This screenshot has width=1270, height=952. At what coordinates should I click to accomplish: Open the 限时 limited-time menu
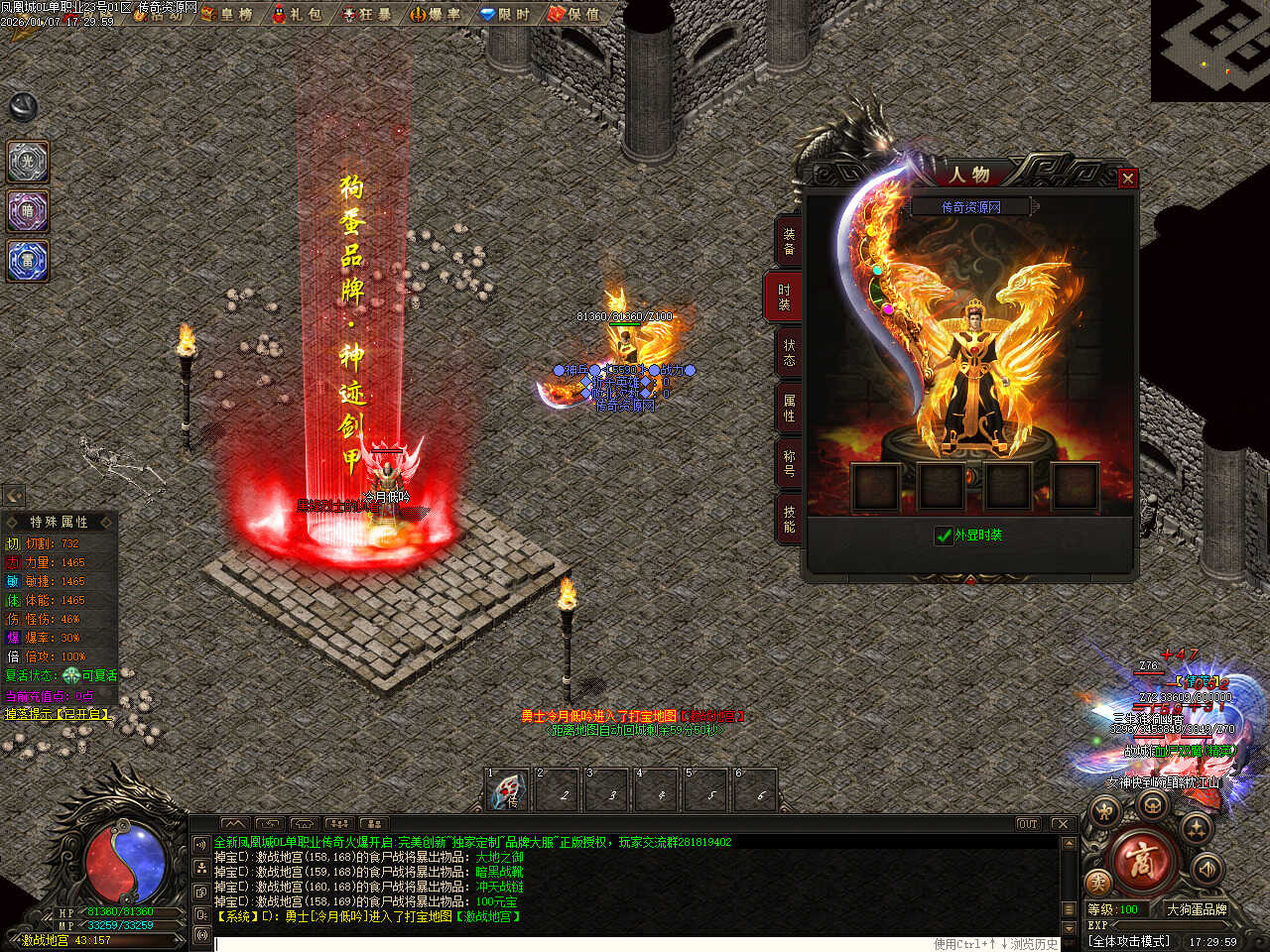coord(505,14)
